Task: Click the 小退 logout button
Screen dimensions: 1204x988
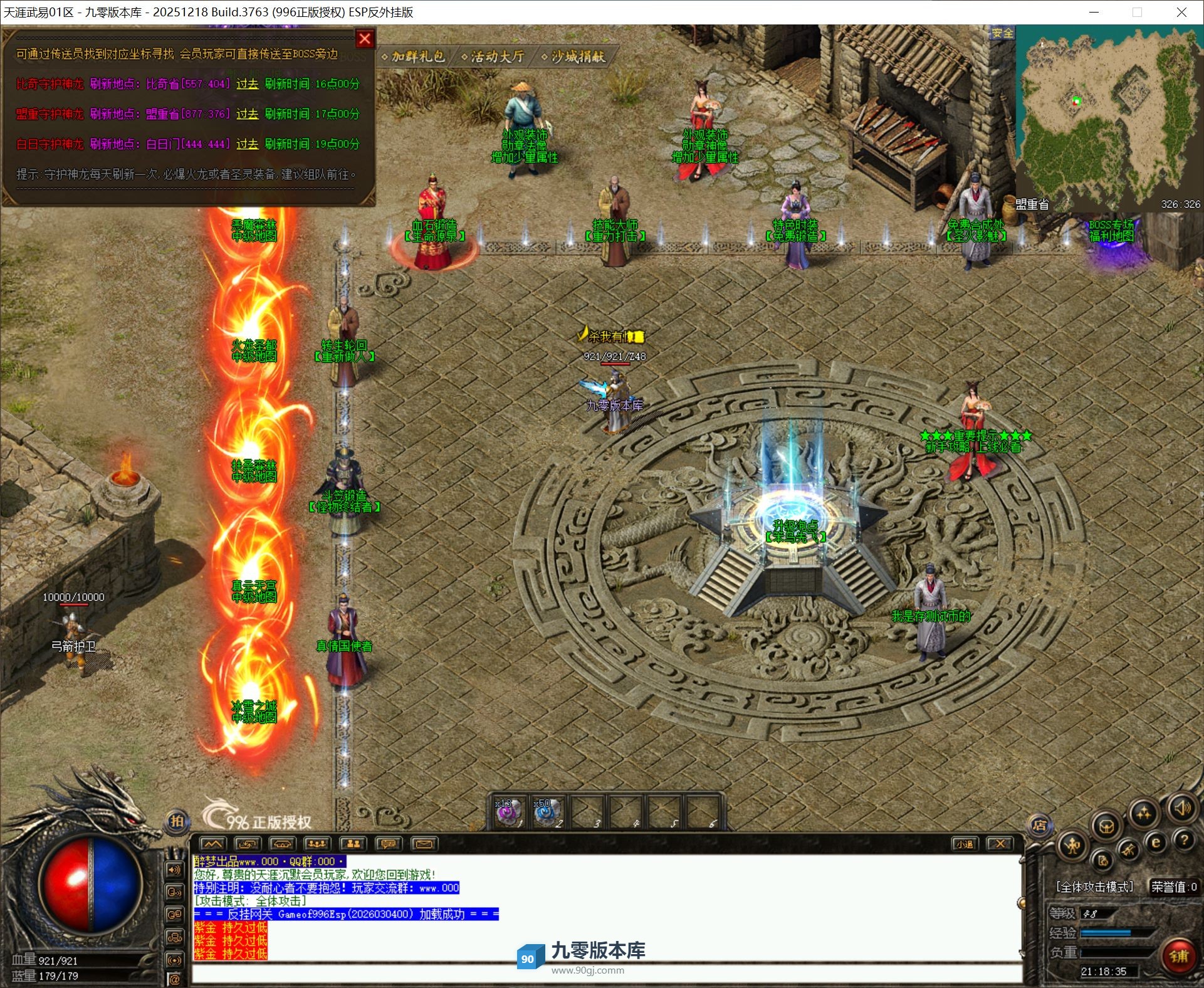Action: 964,844
